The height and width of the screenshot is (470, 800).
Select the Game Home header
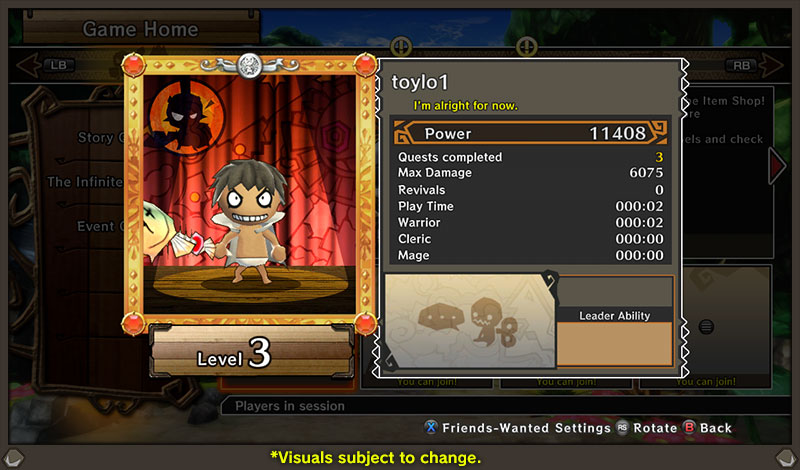coord(140,29)
